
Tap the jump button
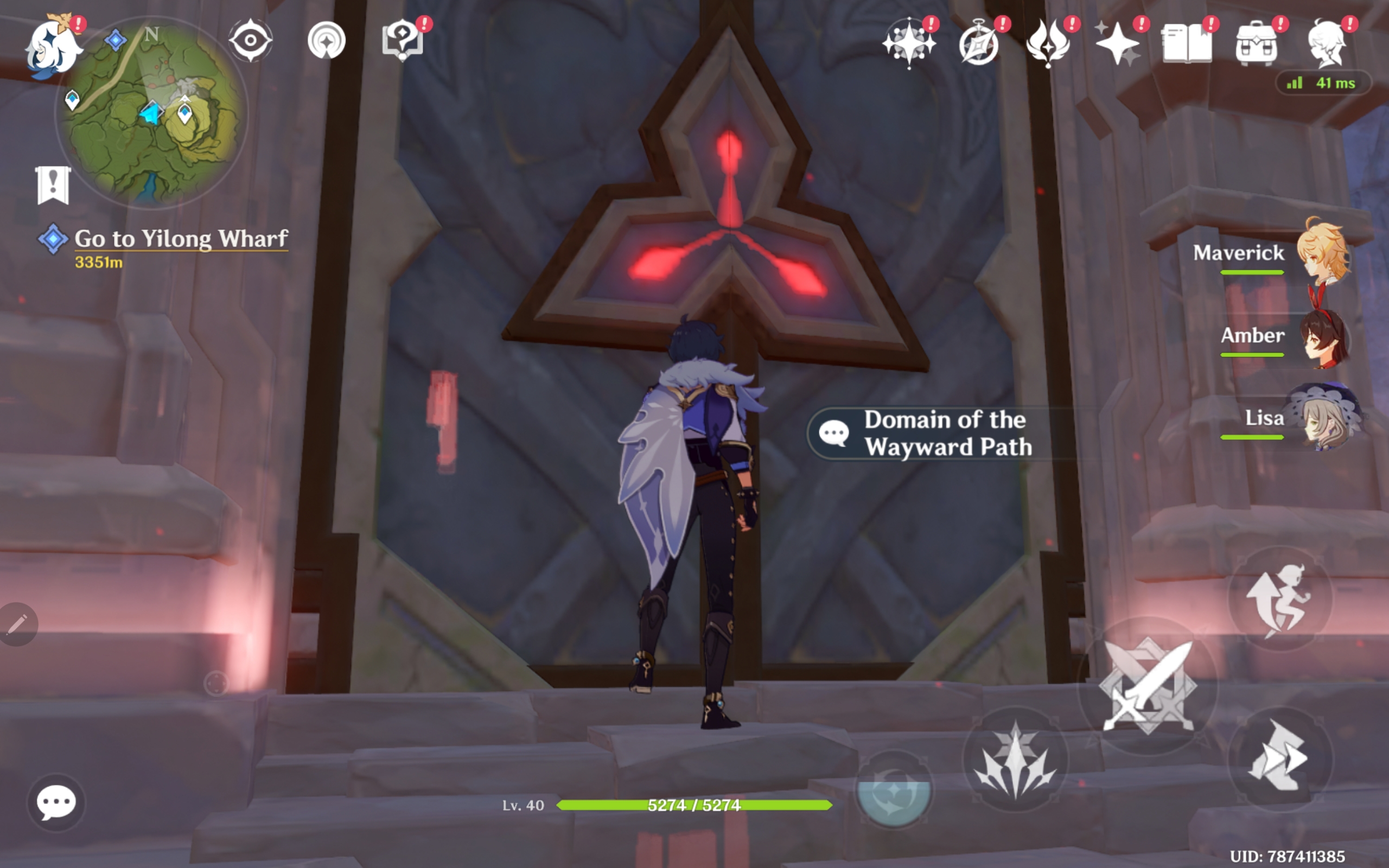pos(1280,598)
